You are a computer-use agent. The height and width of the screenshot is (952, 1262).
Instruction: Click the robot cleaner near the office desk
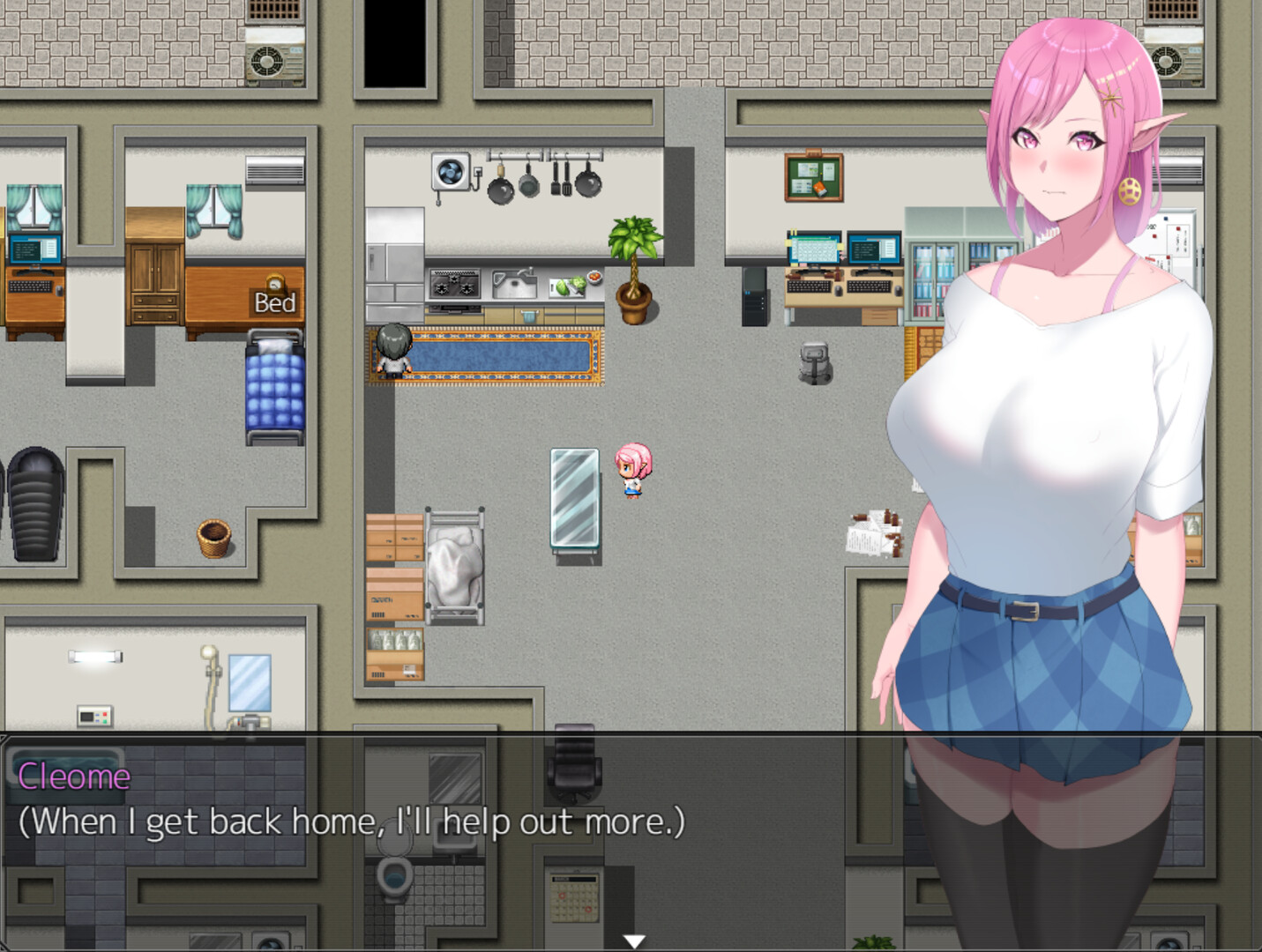pyautogui.click(x=812, y=361)
